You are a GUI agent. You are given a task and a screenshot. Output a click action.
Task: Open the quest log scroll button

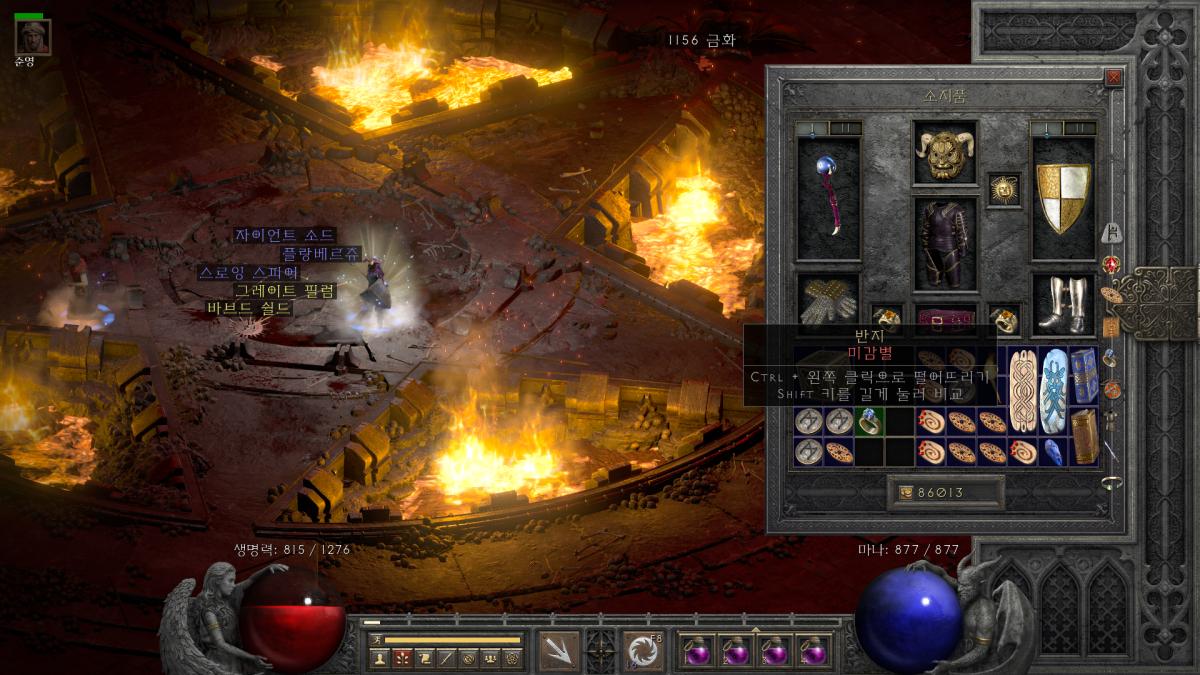click(x=423, y=658)
